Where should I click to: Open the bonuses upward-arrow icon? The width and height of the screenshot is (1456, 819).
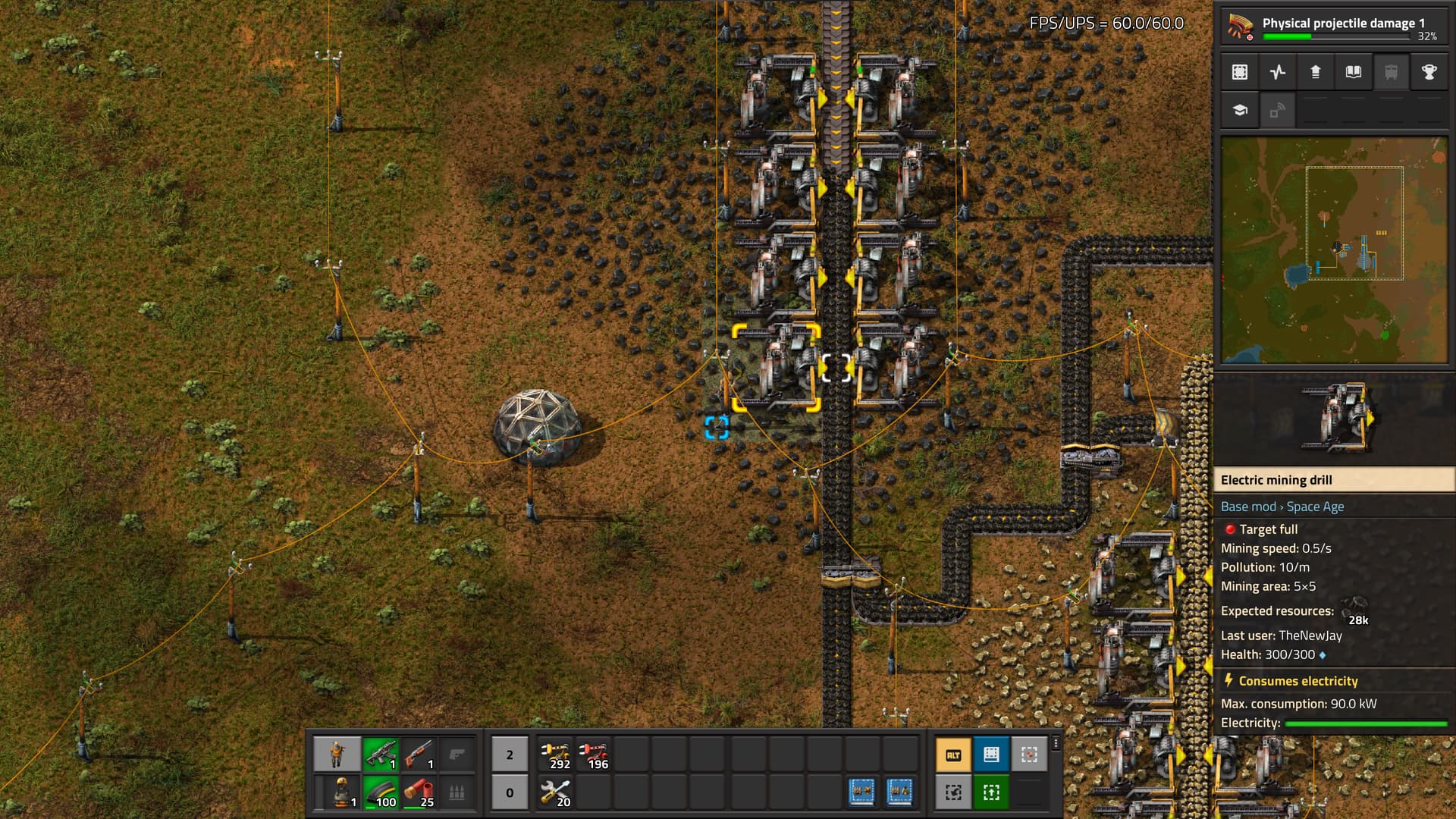pos(1316,72)
